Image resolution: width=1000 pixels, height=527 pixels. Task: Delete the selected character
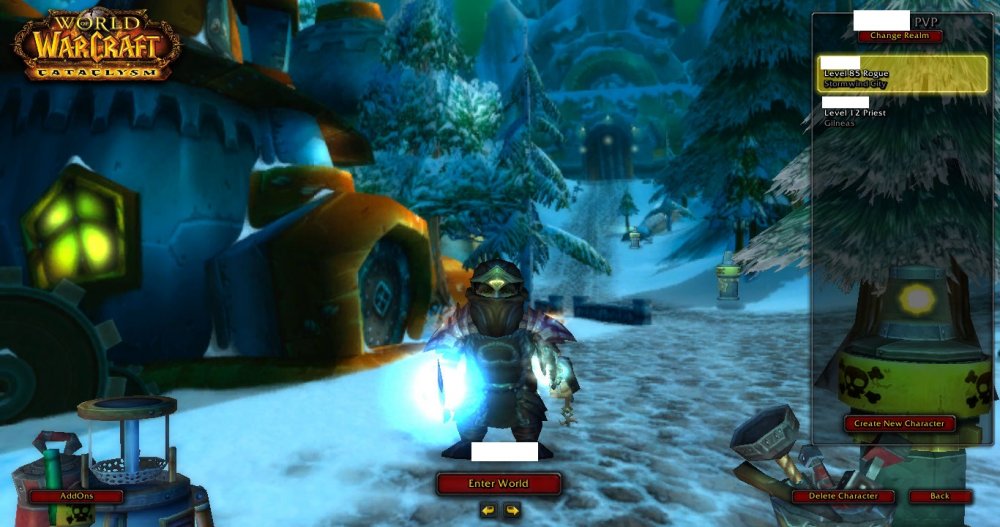pos(843,496)
